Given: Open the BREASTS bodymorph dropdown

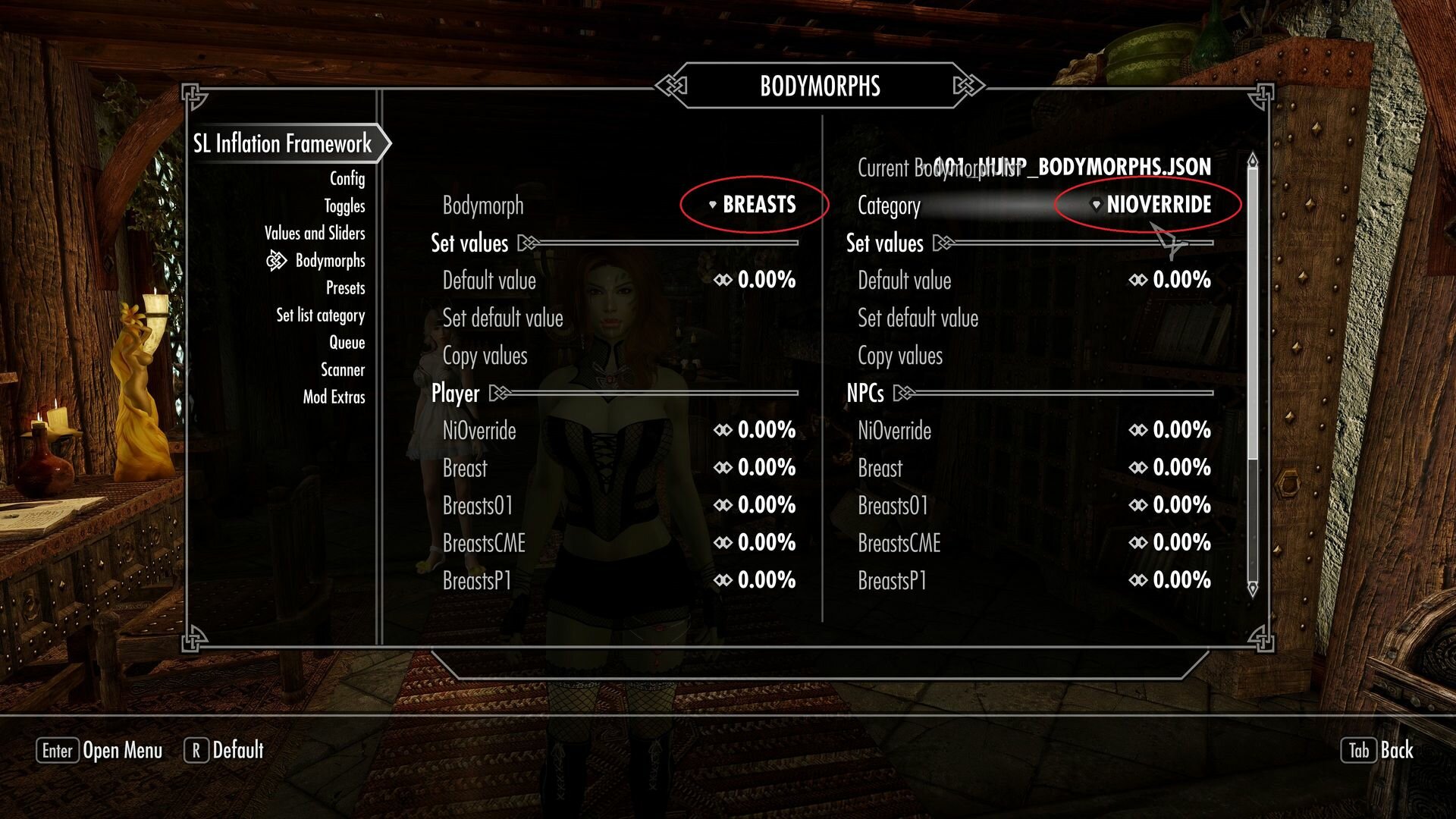Looking at the screenshot, I should coord(758,205).
